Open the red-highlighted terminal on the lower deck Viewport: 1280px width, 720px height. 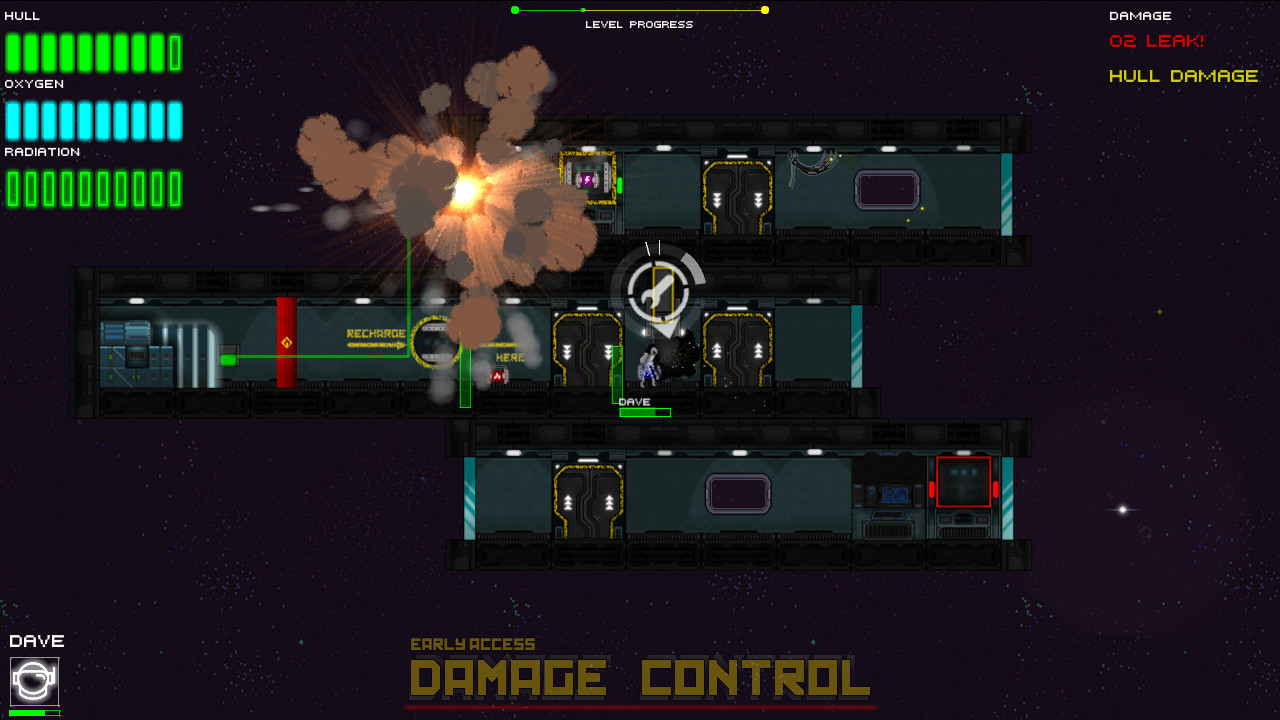pos(963,482)
